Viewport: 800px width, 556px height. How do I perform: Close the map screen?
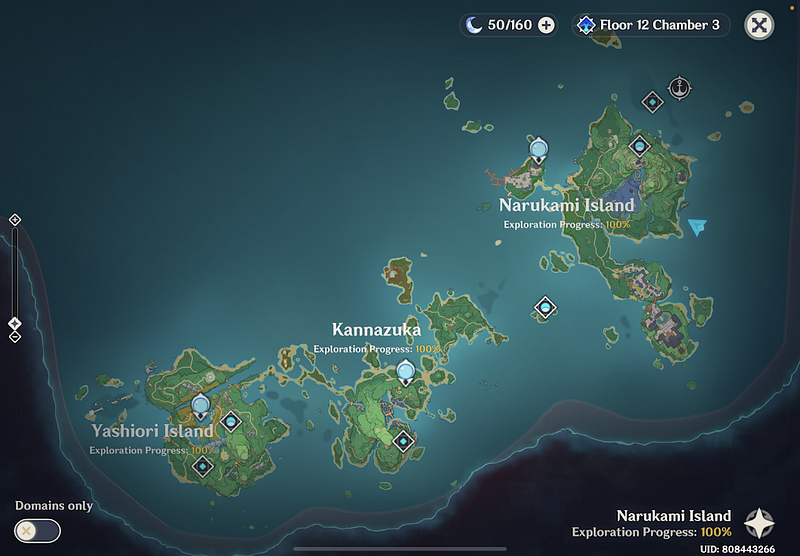pyautogui.click(x=760, y=25)
